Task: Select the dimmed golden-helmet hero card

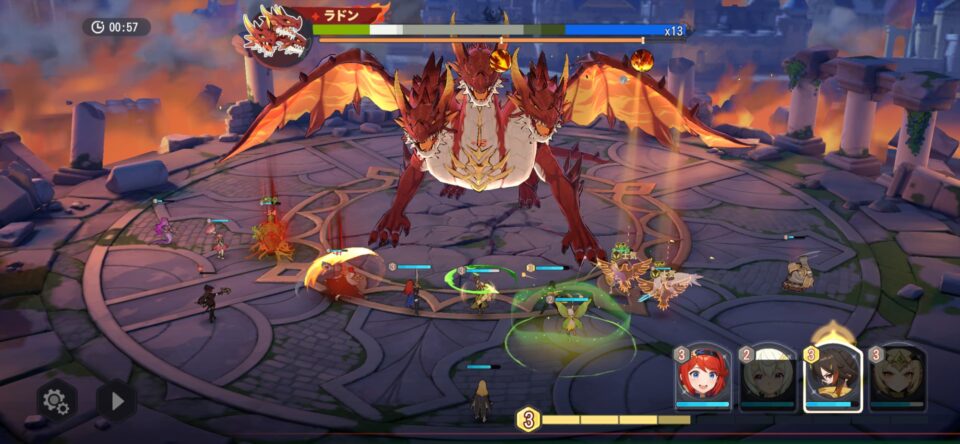Action: (x=897, y=379)
